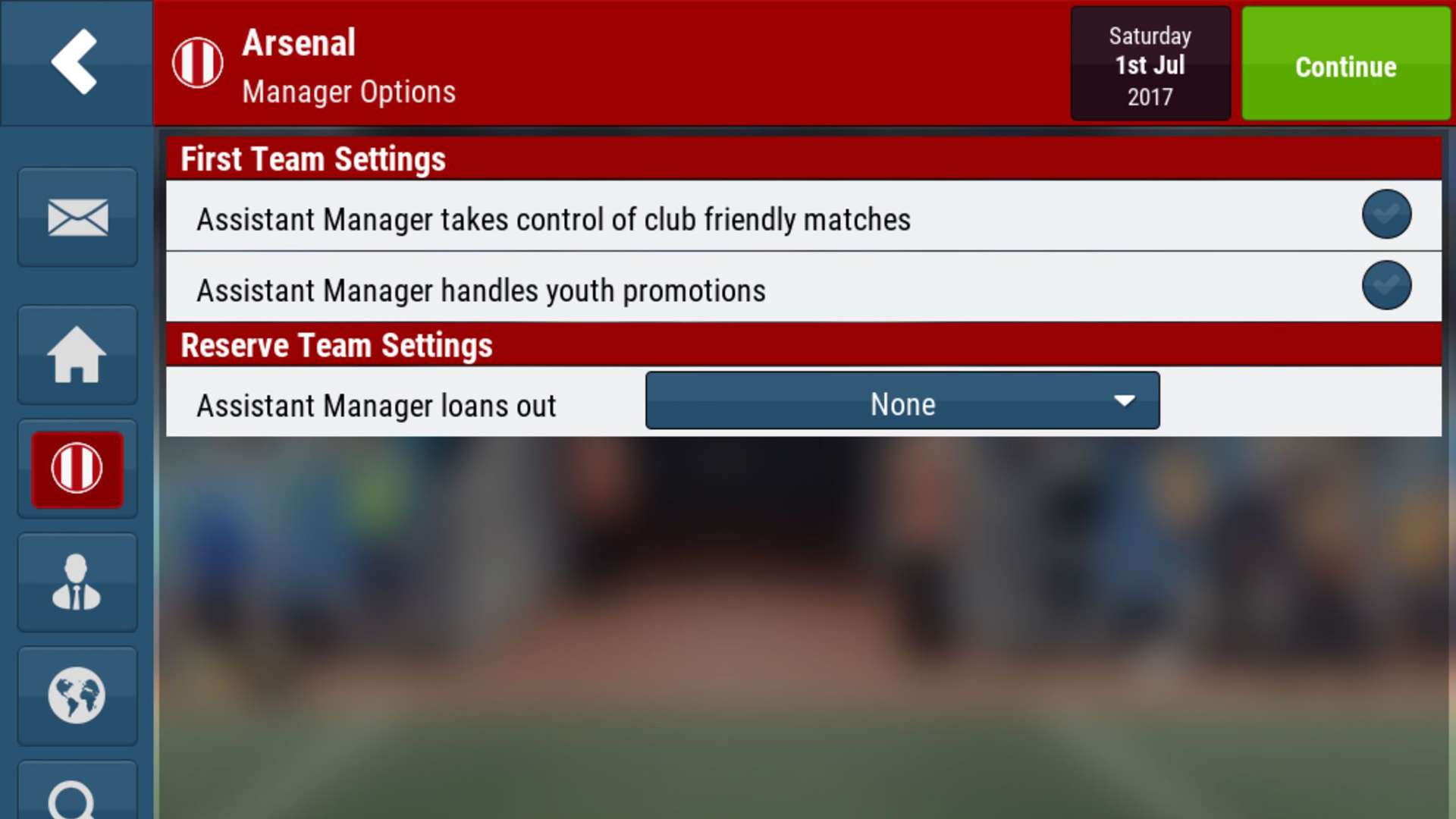Screen dimensions: 1456x819
Task: Select the First Team Settings header
Action: (312, 158)
